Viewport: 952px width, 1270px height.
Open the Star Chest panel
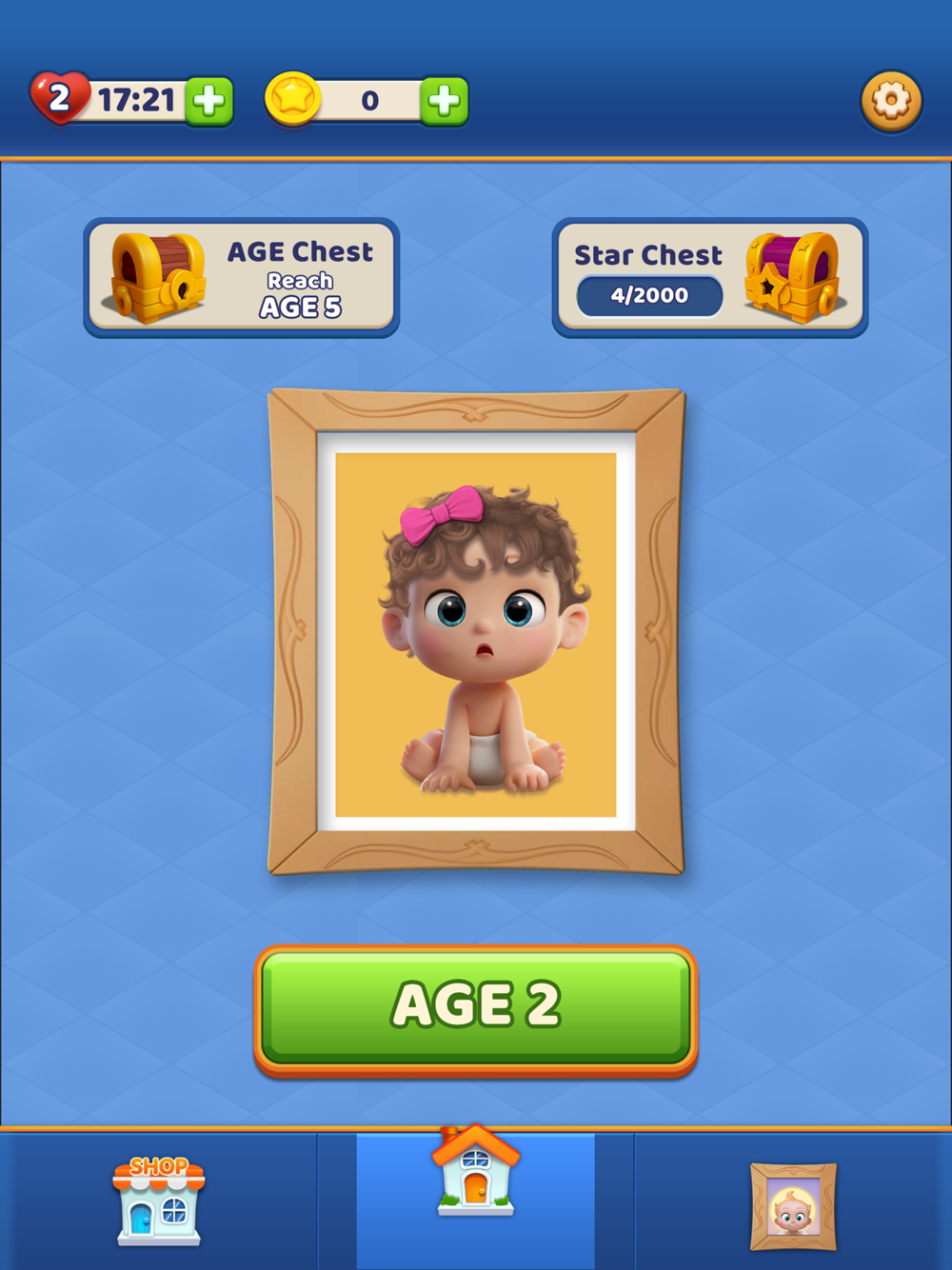point(710,278)
